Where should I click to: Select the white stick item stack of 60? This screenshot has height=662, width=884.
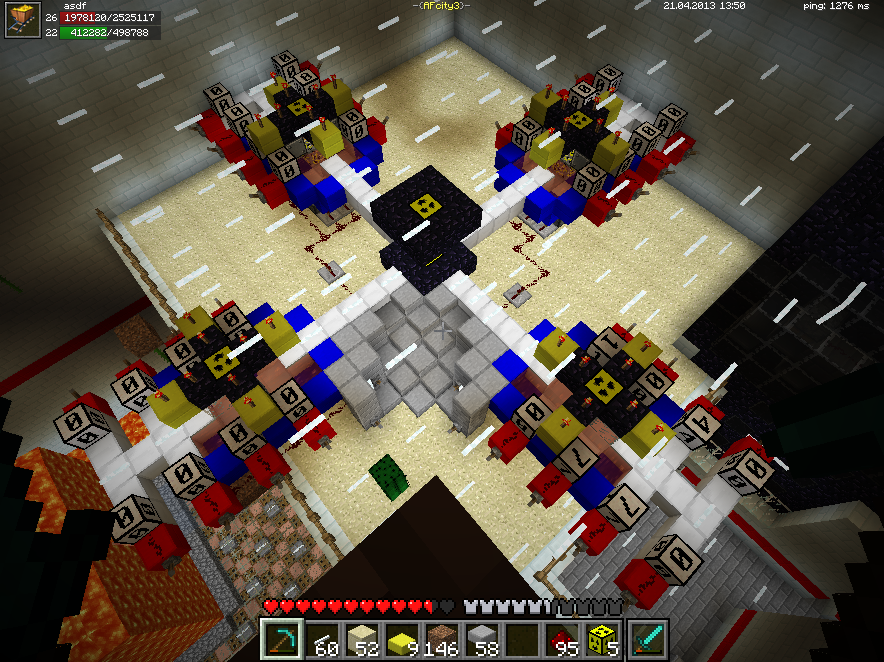[x=322, y=638]
